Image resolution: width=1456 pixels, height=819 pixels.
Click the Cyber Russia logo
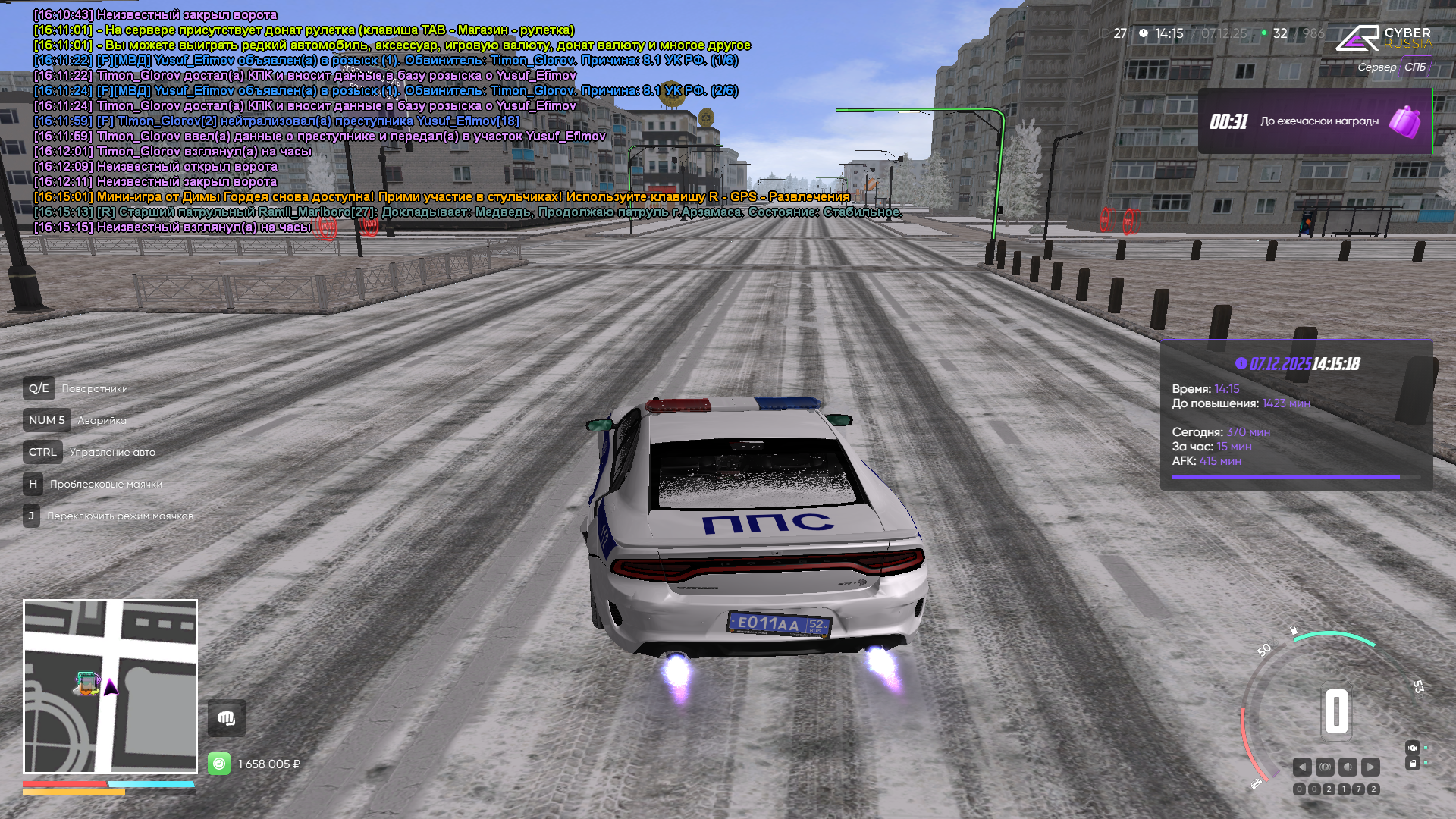pyautogui.click(x=1384, y=38)
